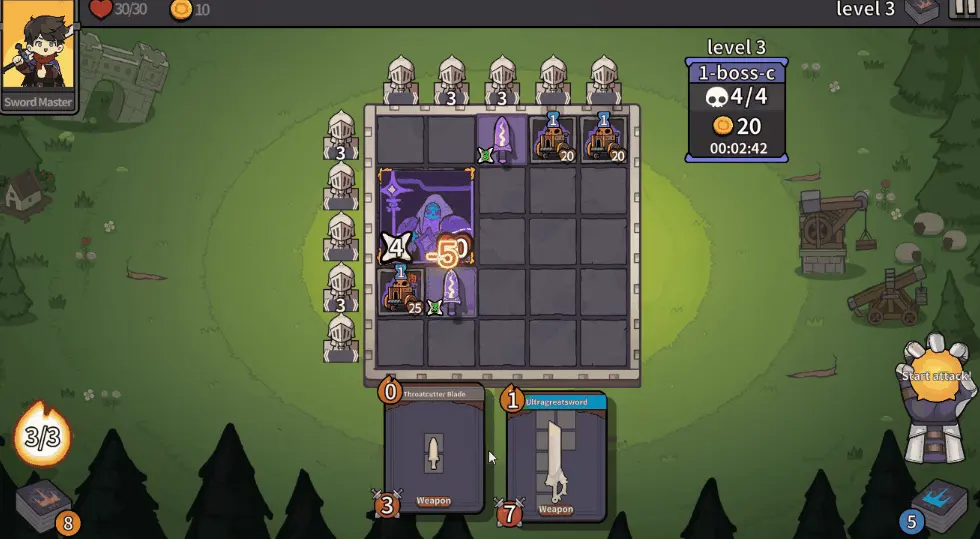980x539 pixels.
Task: Select the large hooded boss tile
Action: tap(427, 216)
